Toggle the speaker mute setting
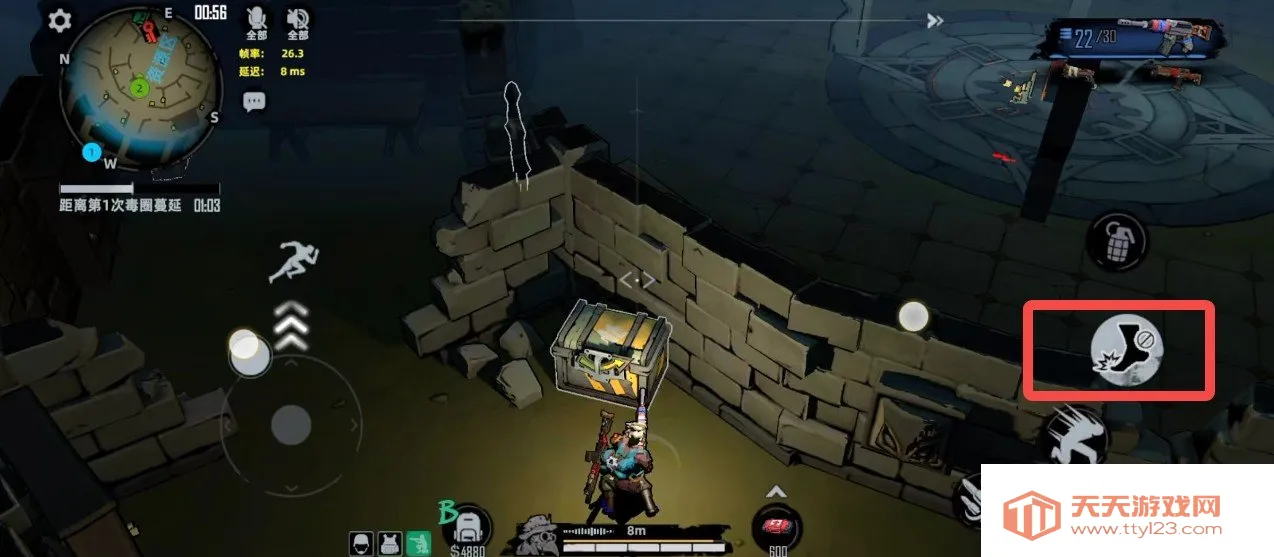The image size is (1274, 557). pyautogui.click(x=297, y=18)
